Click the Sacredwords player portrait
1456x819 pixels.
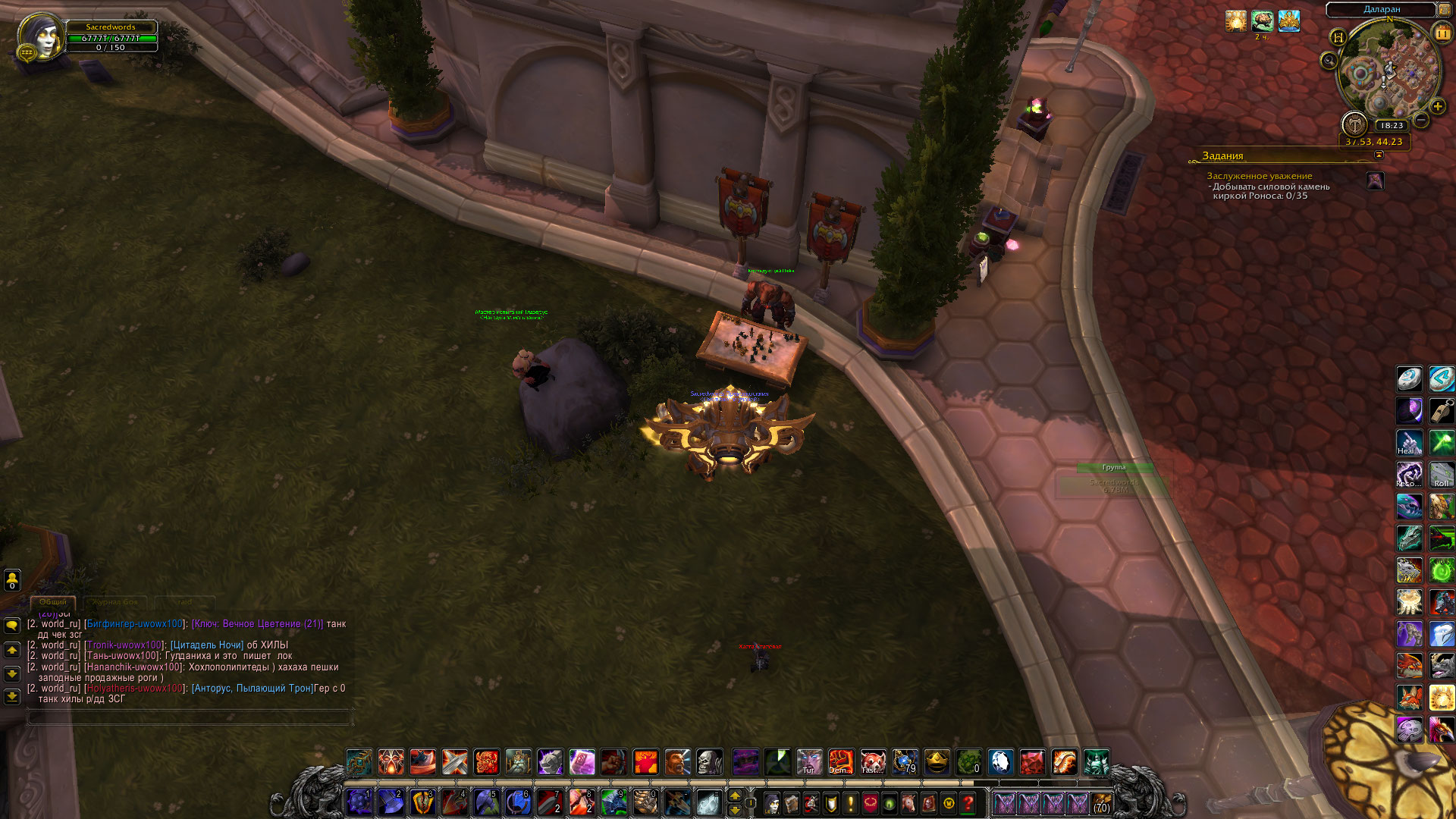click(42, 38)
